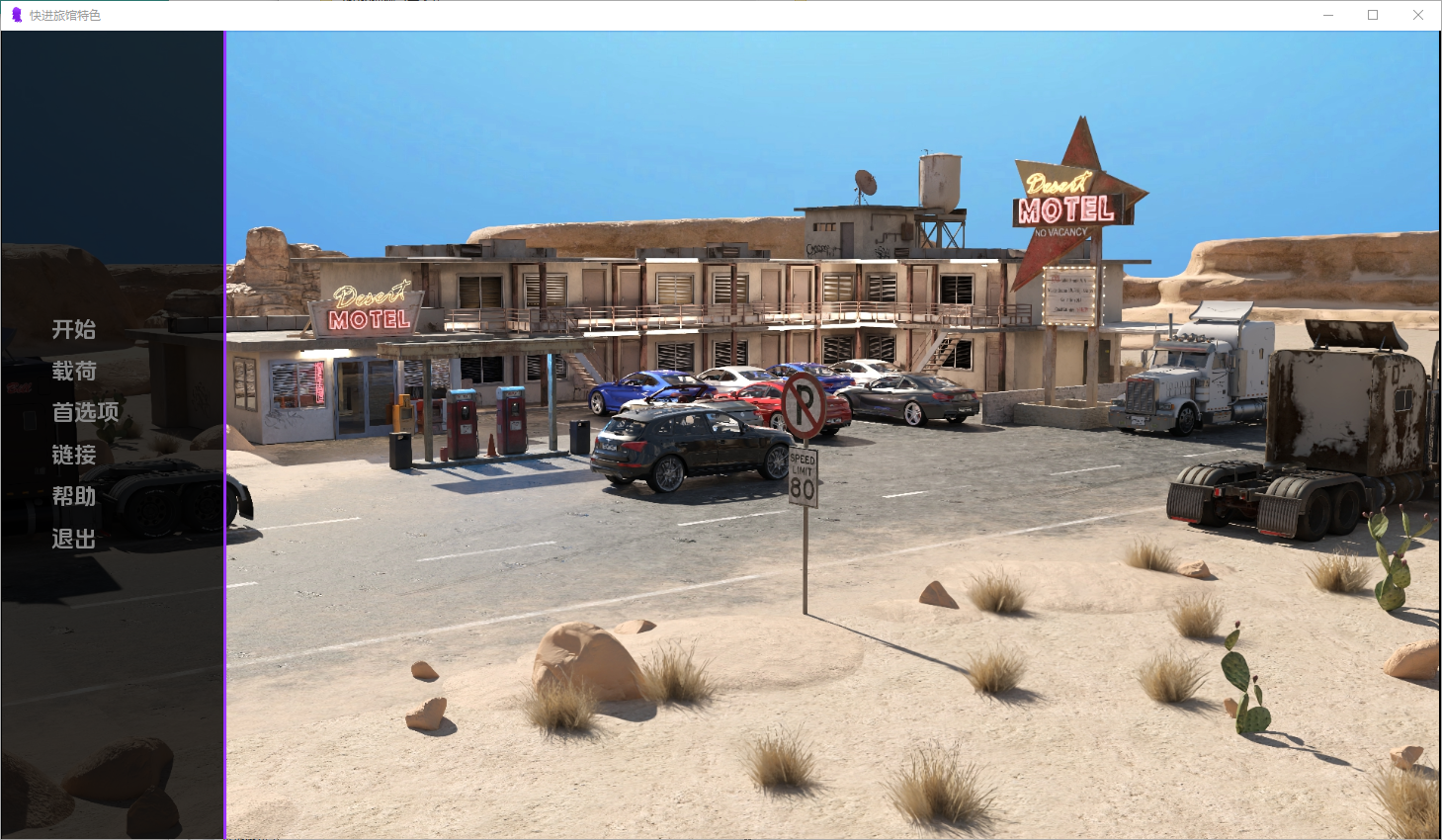1442x840 pixels.
Task: Show the 帮助 help screen
Action: coord(74,496)
